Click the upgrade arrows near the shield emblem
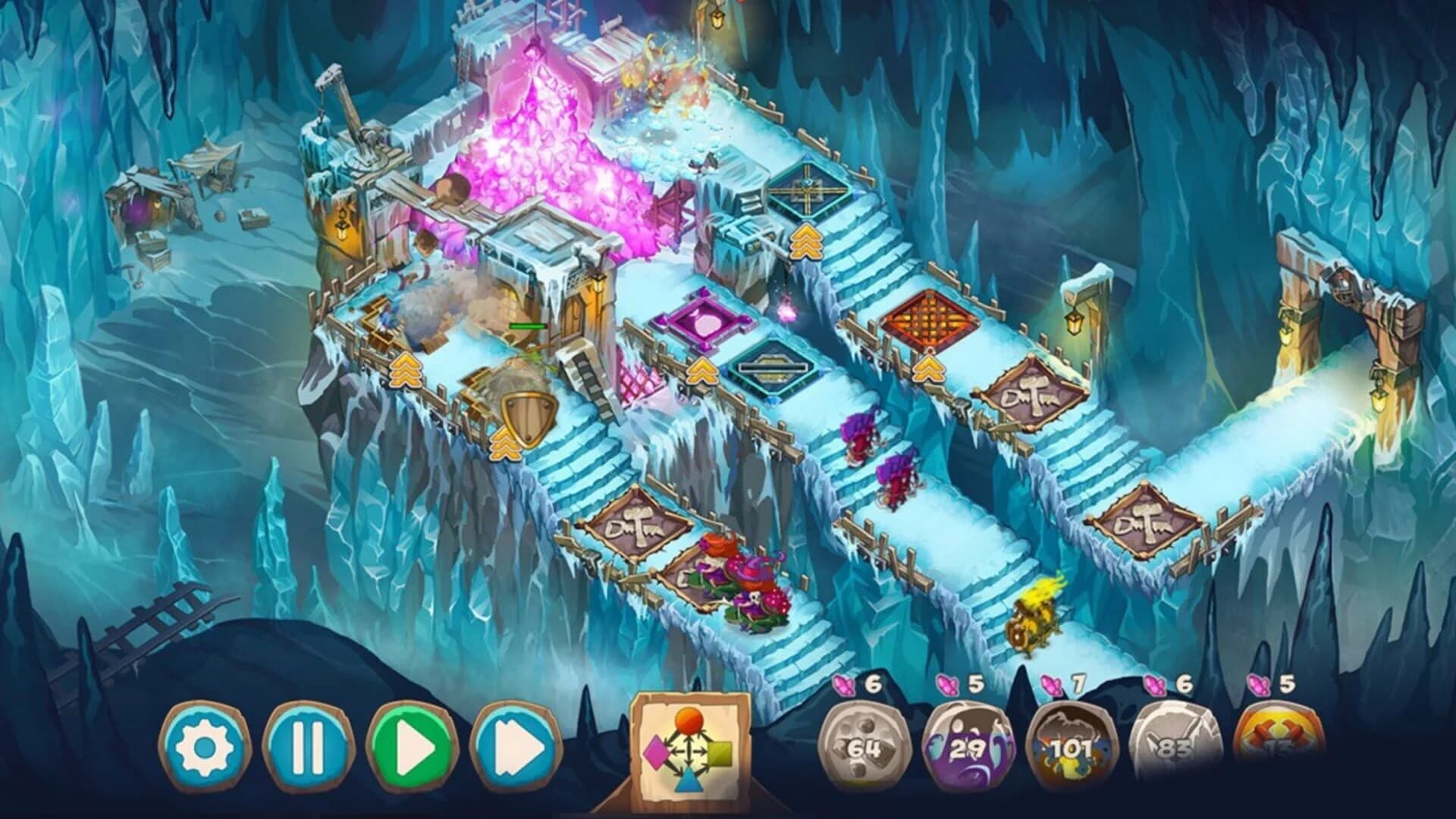Image resolution: width=1456 pixels, height=819 pixels. 504,447
